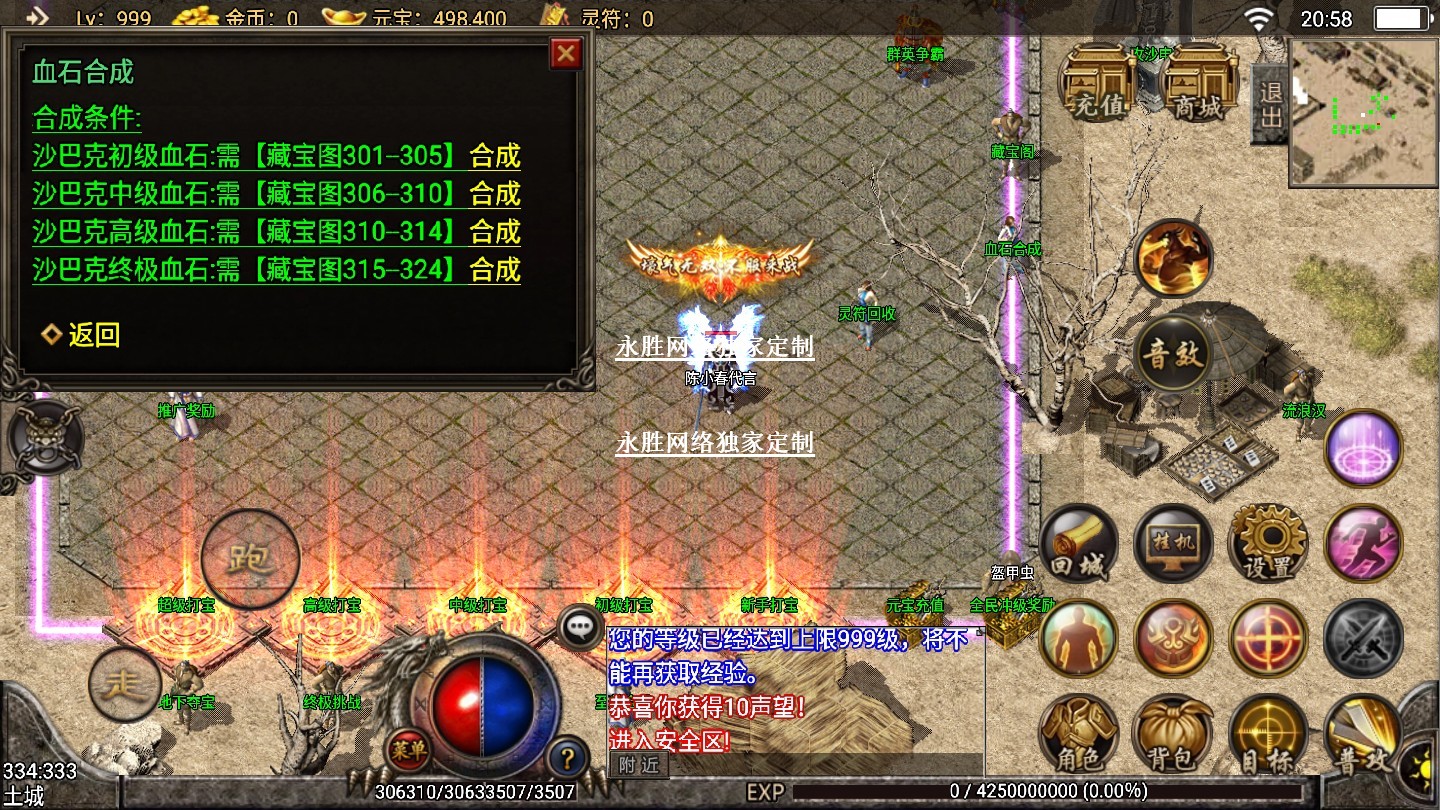Activate 挂机 auto-play mode
This screenshot has height=810, width=1440.
[1174, 545]
